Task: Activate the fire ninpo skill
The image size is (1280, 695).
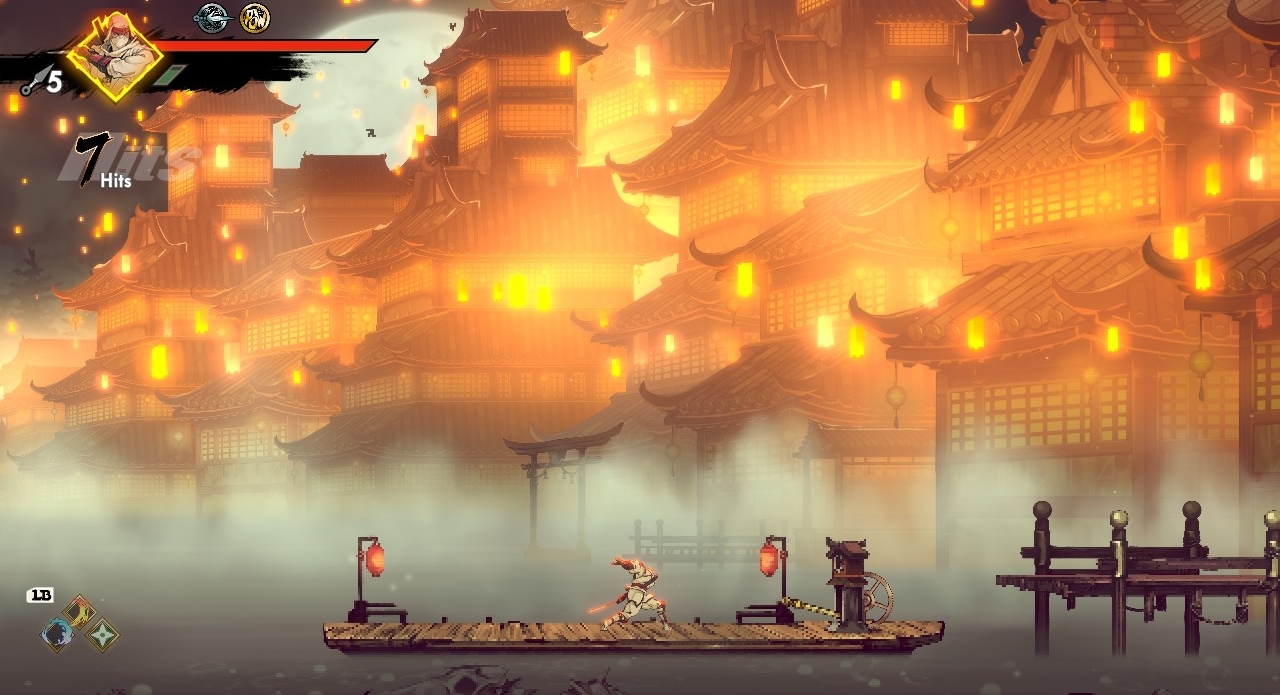Action: point(78,611)
